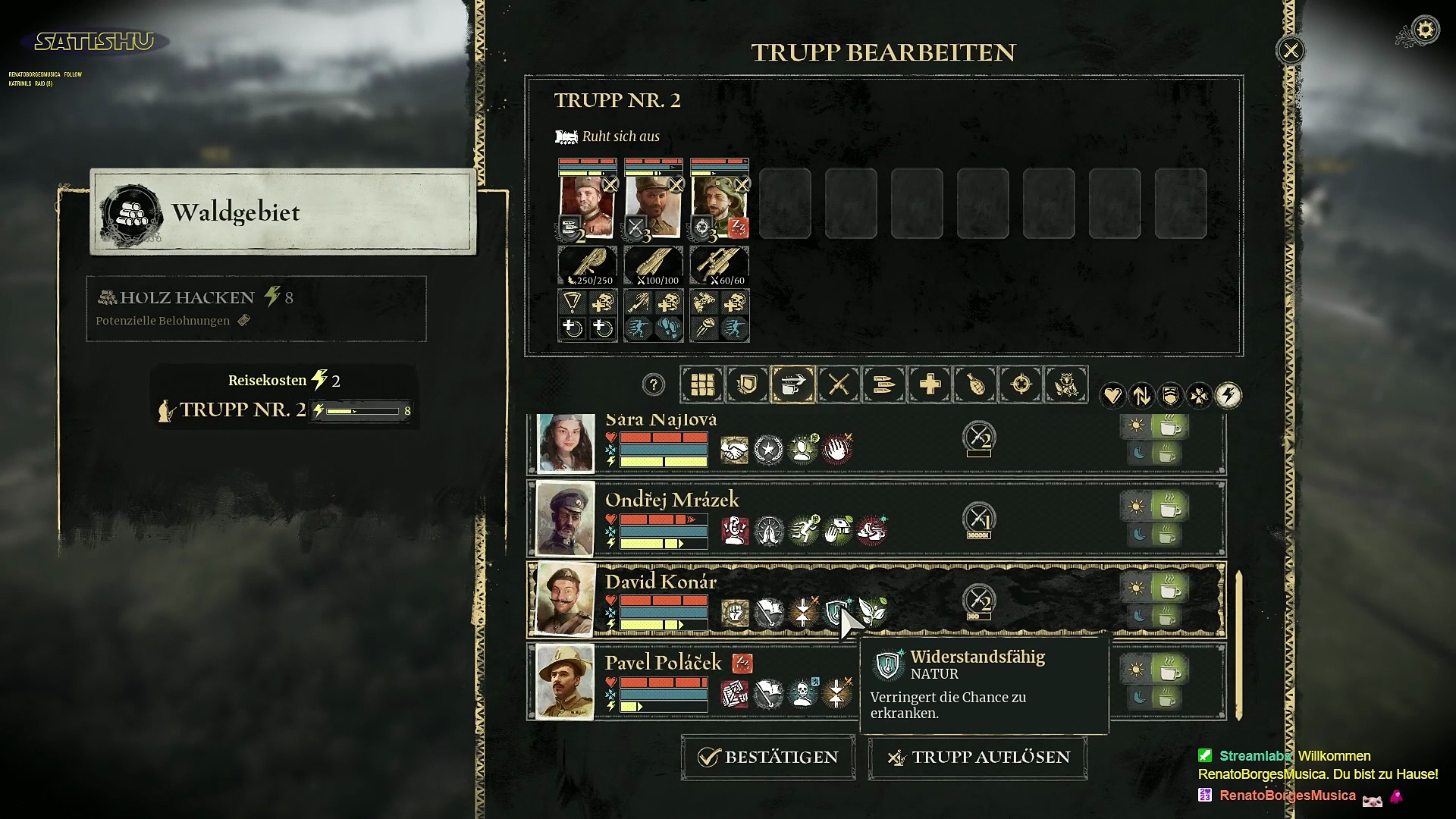Confirm the squad with Bestätigen

point(768,757)
